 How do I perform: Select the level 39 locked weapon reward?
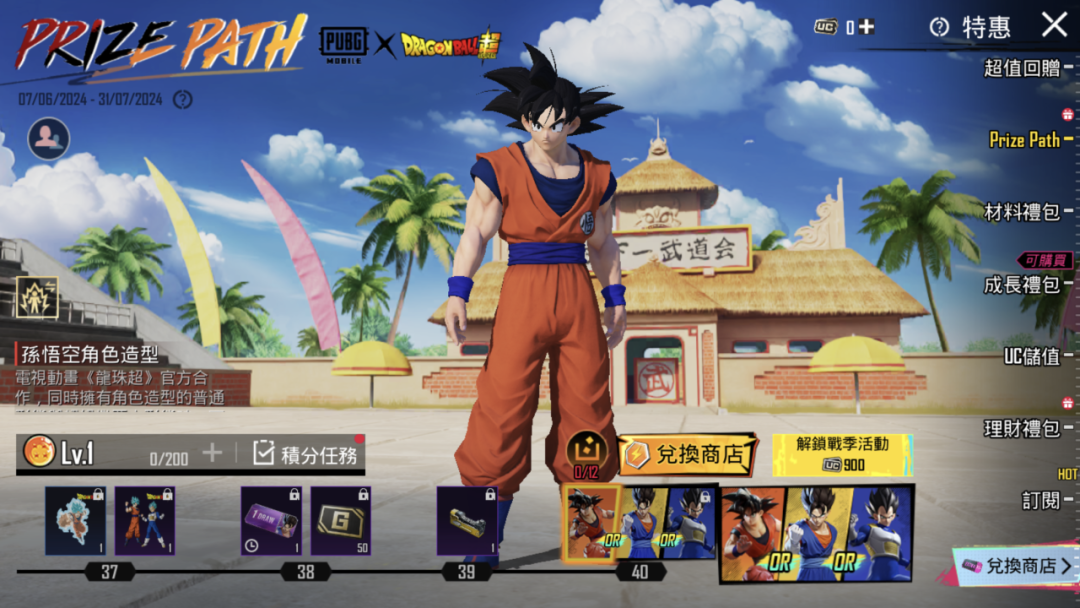(467, 521)
